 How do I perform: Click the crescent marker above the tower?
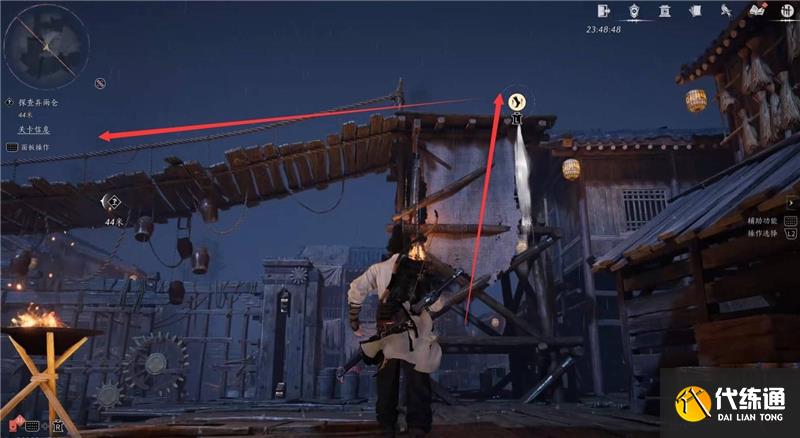[x=517, y=101]
